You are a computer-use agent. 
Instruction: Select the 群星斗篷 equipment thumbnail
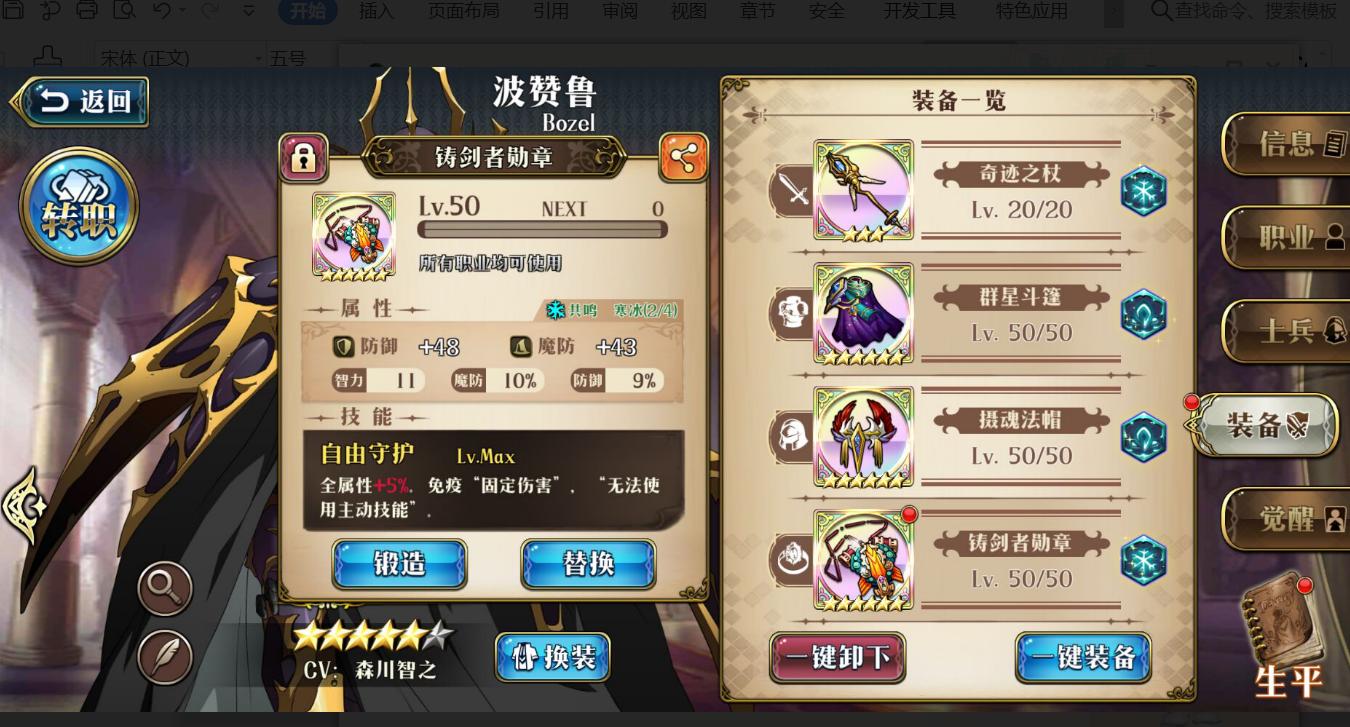[x=862, y=314]
